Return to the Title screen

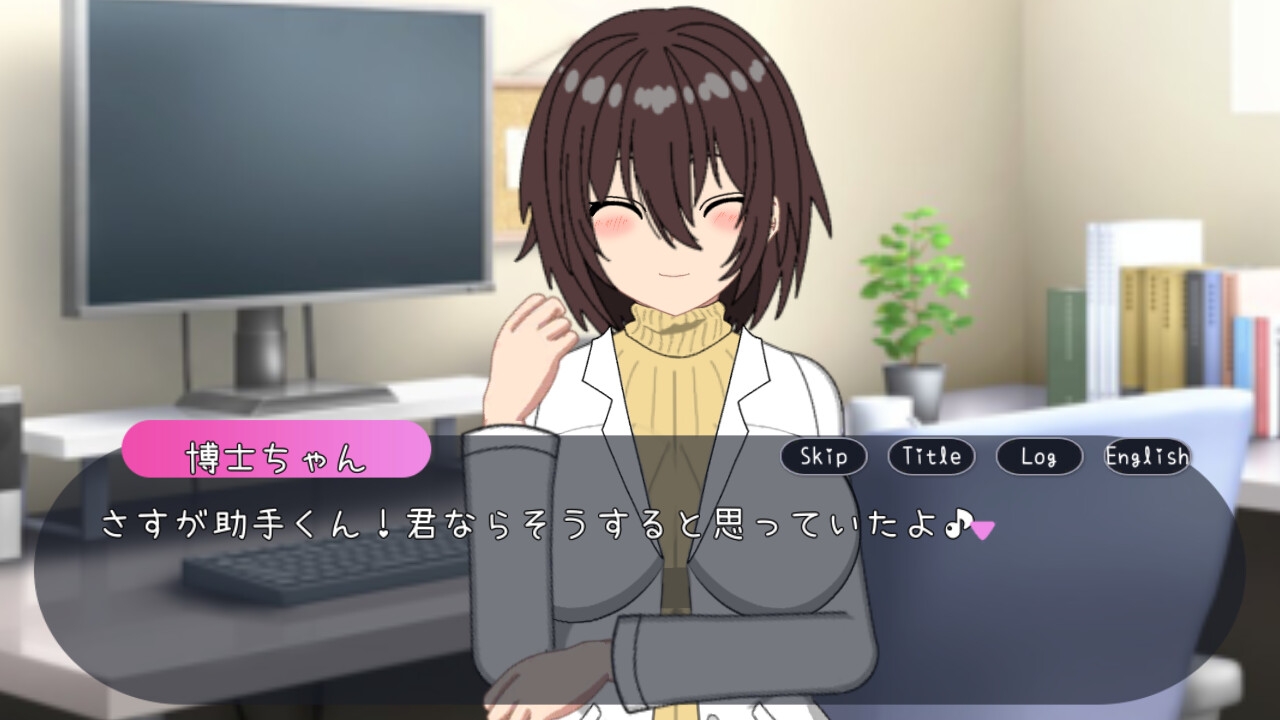coord(931,457)
